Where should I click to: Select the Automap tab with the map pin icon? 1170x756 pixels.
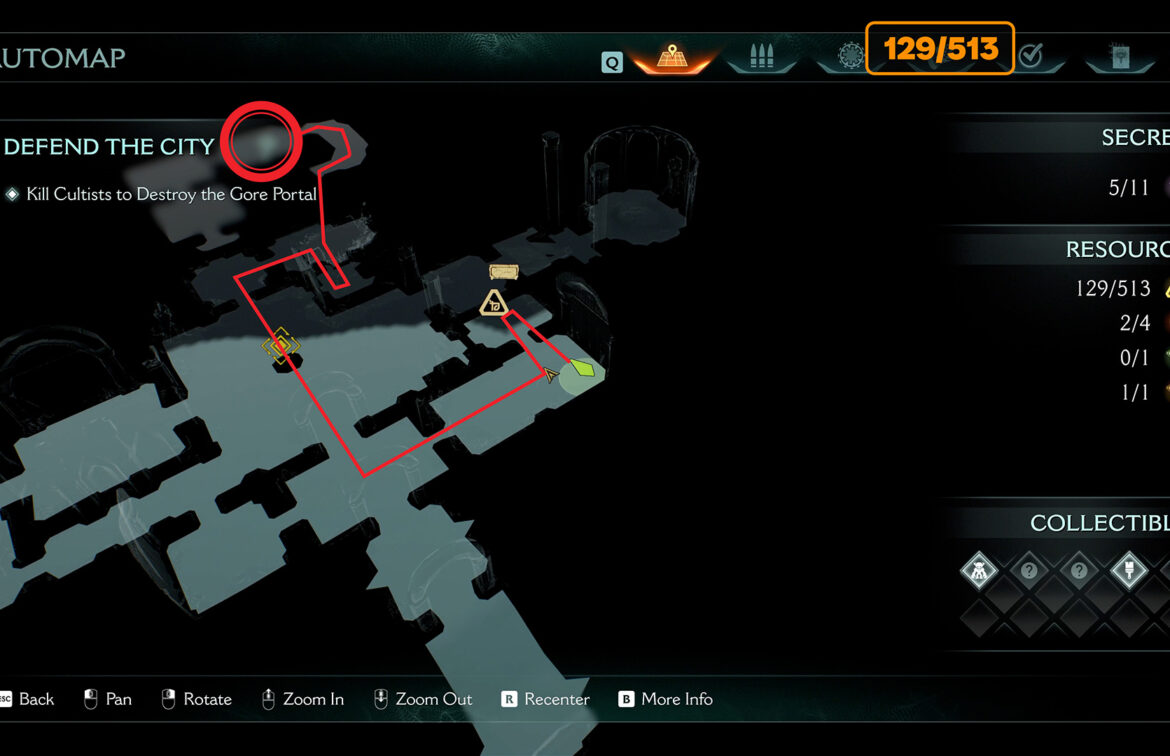point(671,57)
